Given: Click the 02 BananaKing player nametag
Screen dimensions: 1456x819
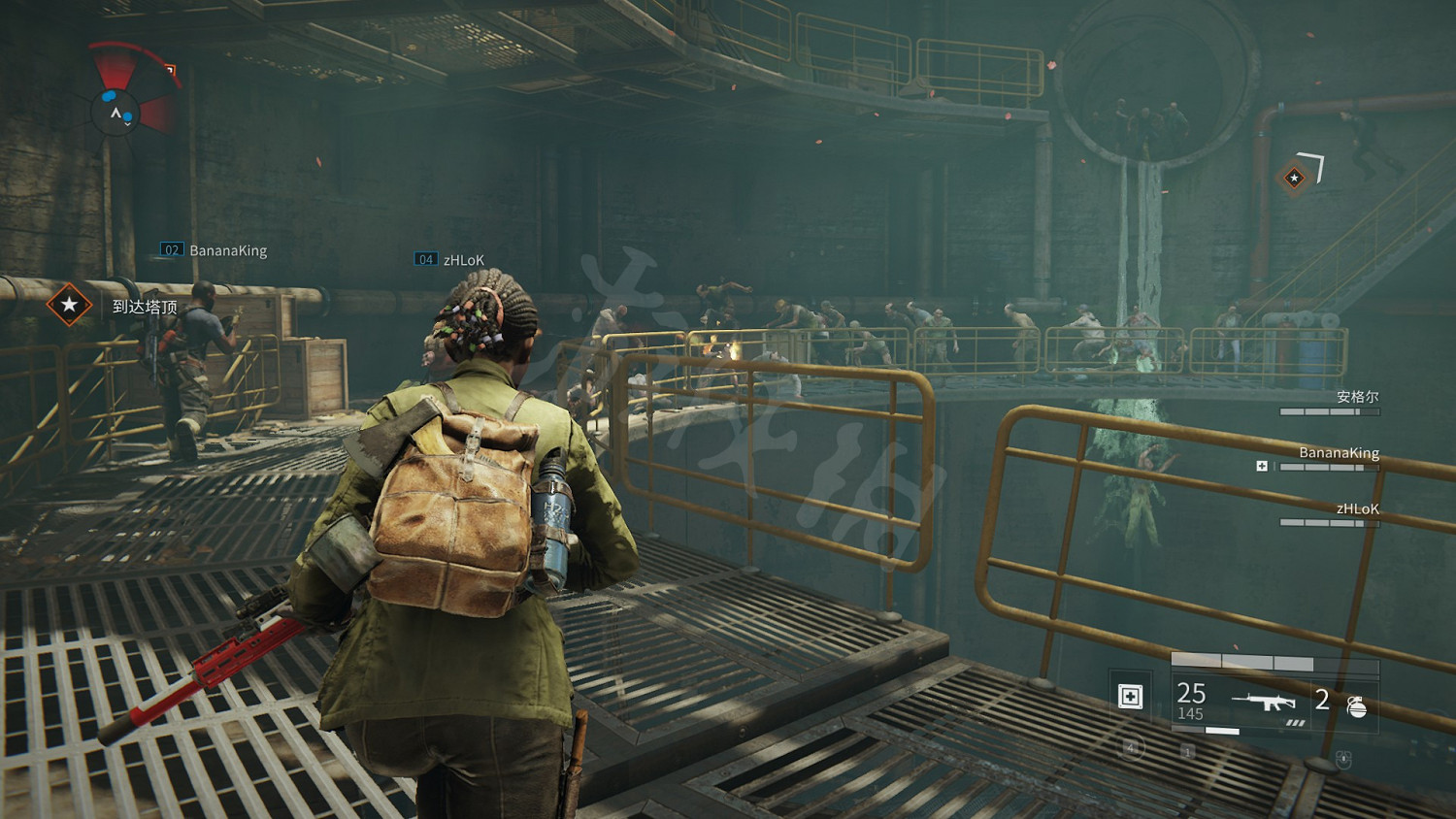Looking at the screenshot, I should (x=215, y=250).
